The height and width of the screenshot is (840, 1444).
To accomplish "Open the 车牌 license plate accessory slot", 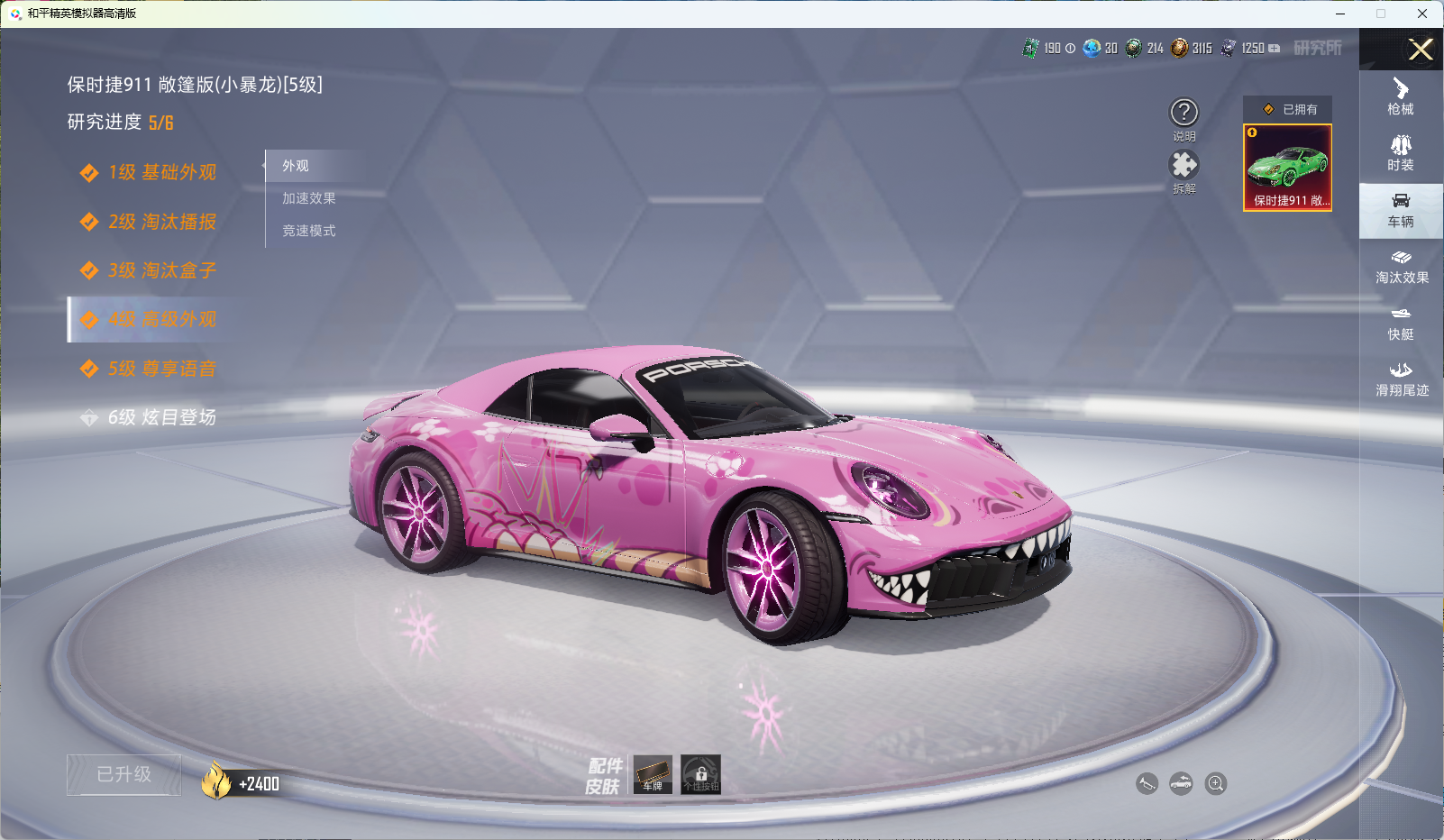I will (653, 774).
